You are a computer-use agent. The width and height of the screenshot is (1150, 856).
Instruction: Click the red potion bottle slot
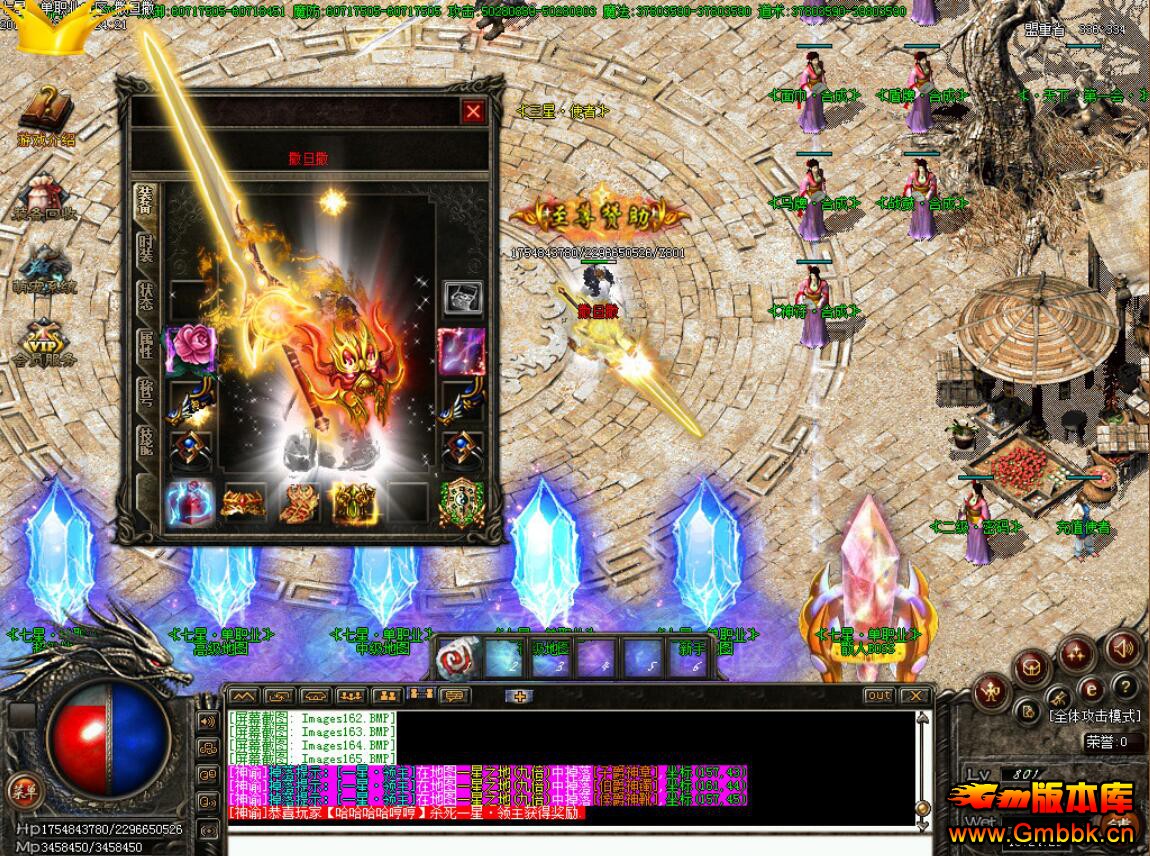click(x=189, y=502)
